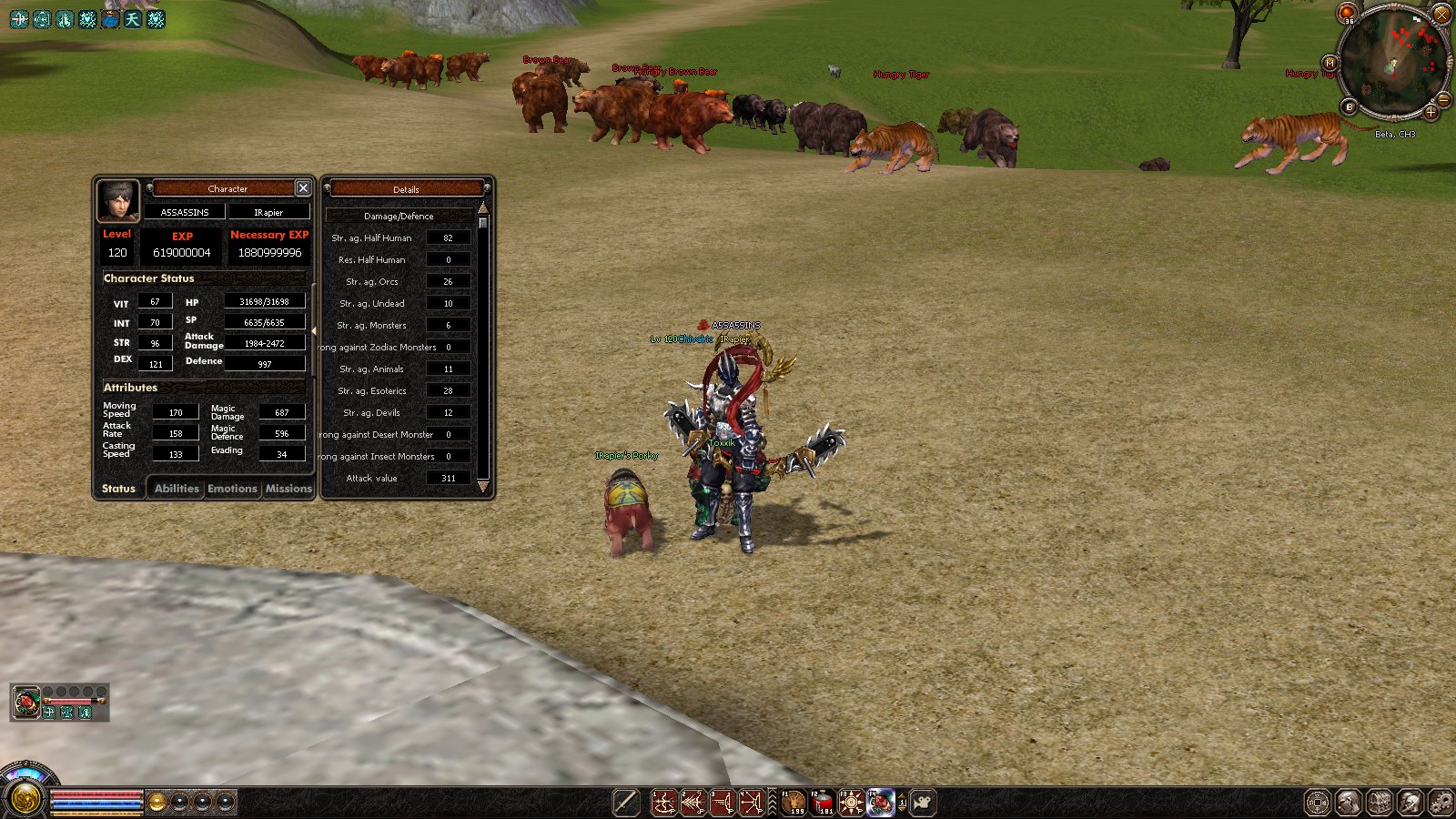Show the Missions tab
The image size is (1456, 819).
click(288, 489)
